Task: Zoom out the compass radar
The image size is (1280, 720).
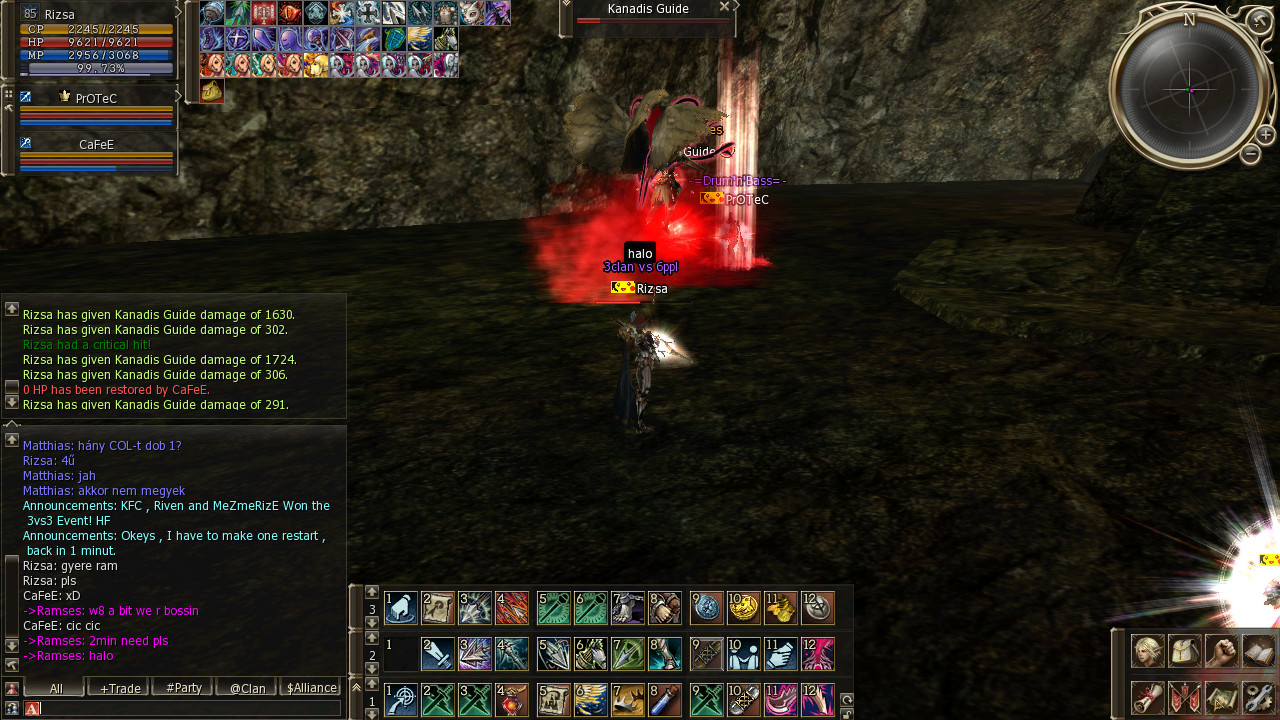Action: (1250, 154)
